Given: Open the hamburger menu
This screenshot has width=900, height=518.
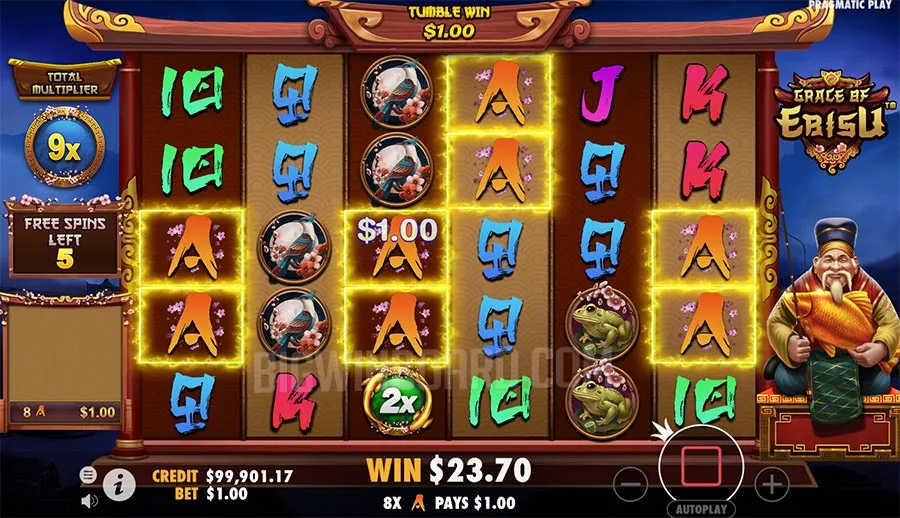Looking at the screenshot, I should (x=89, y=474).
